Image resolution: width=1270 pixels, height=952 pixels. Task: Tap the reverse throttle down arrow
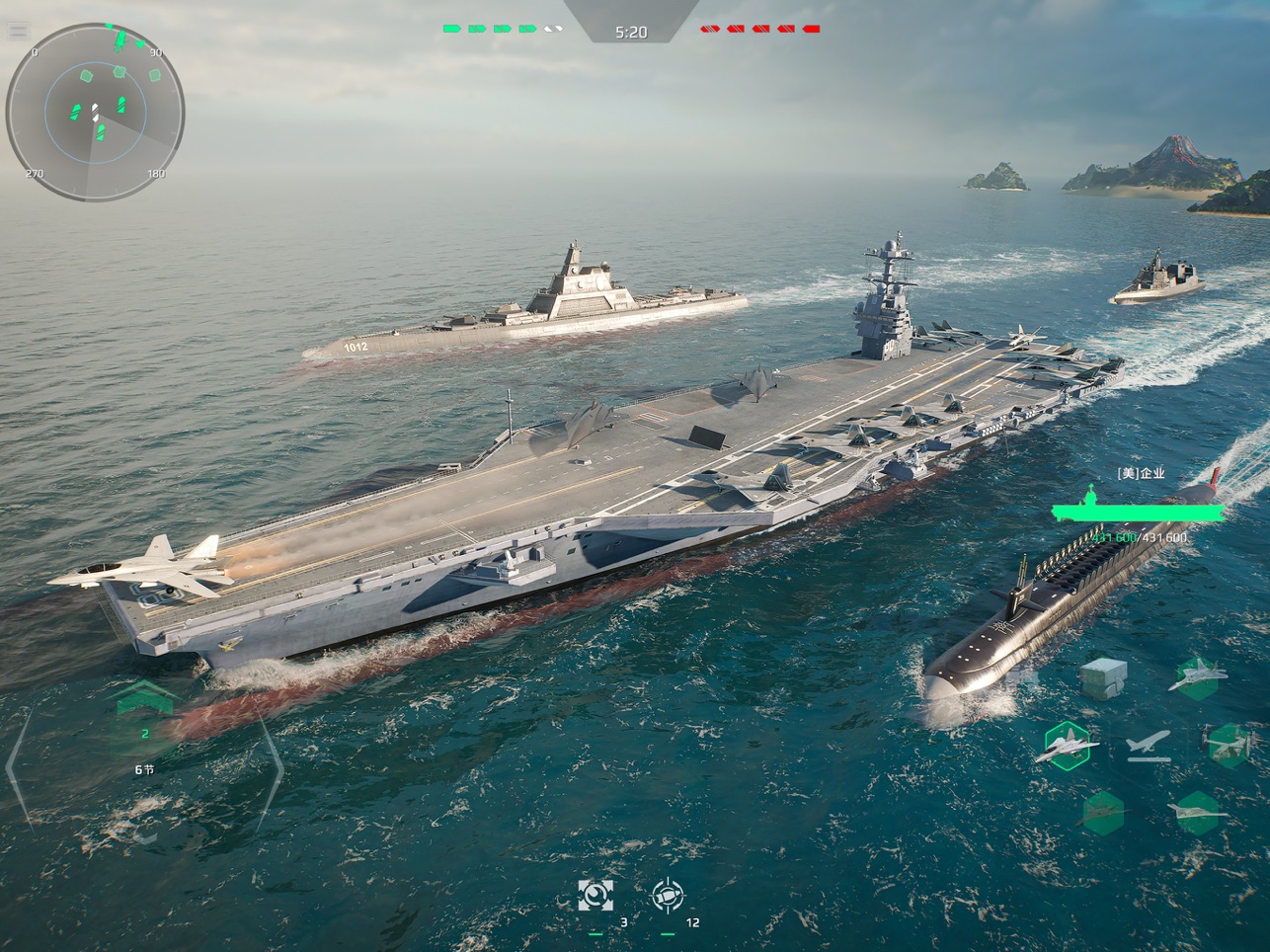point(145,838)
